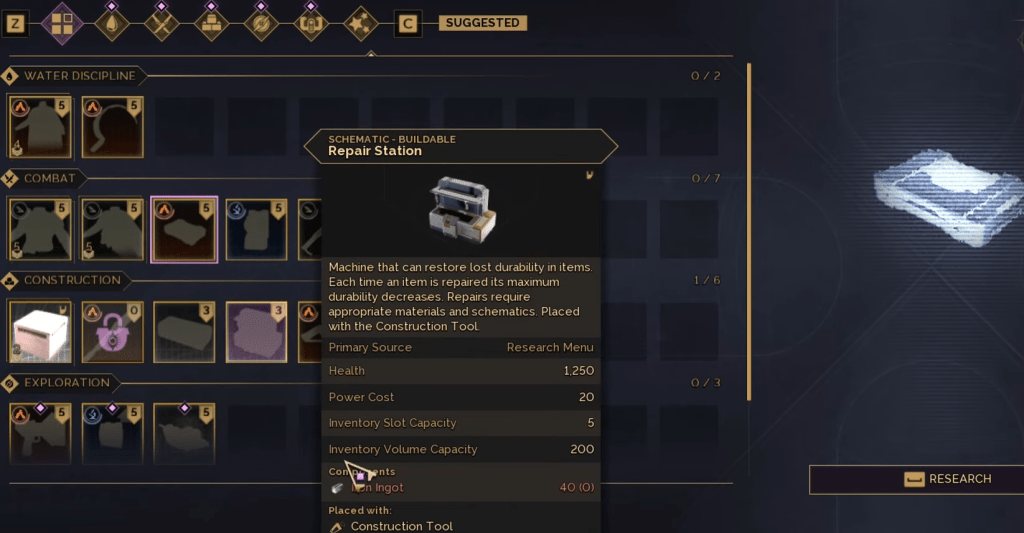The image size is (1024, 533).
Task: Choose the purple-highlighted Construction schematic
Action: pyautogui.click(x=256, y=332)
